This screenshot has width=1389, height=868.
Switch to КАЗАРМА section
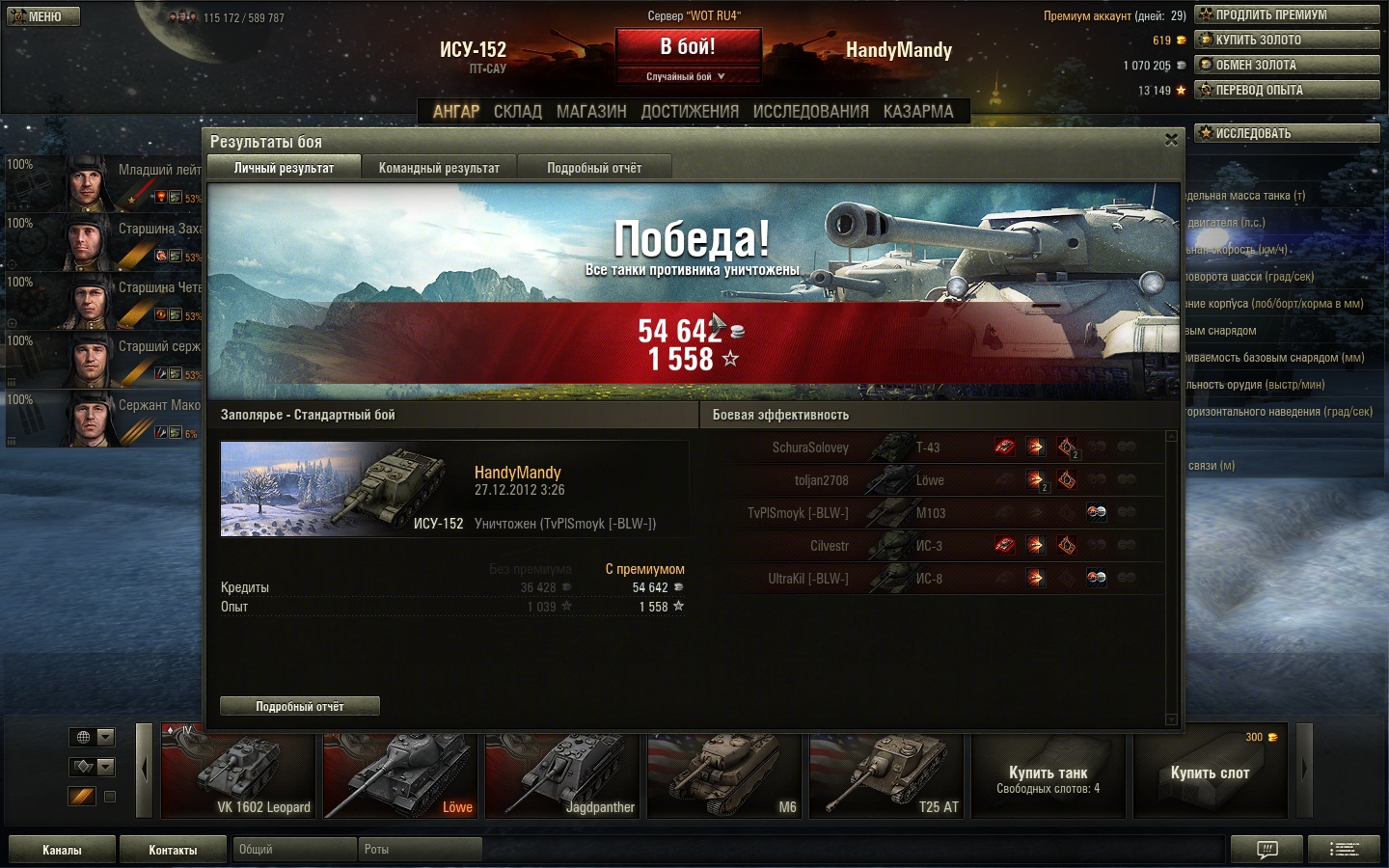click(x=918, y=112)
